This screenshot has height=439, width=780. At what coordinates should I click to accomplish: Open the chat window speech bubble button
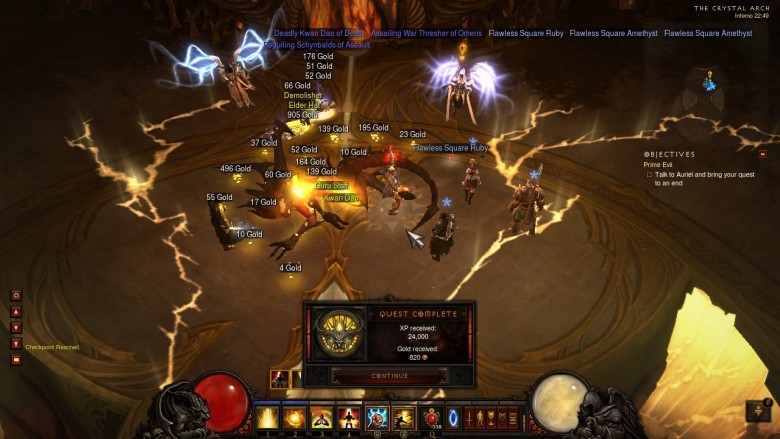point(16,359)
